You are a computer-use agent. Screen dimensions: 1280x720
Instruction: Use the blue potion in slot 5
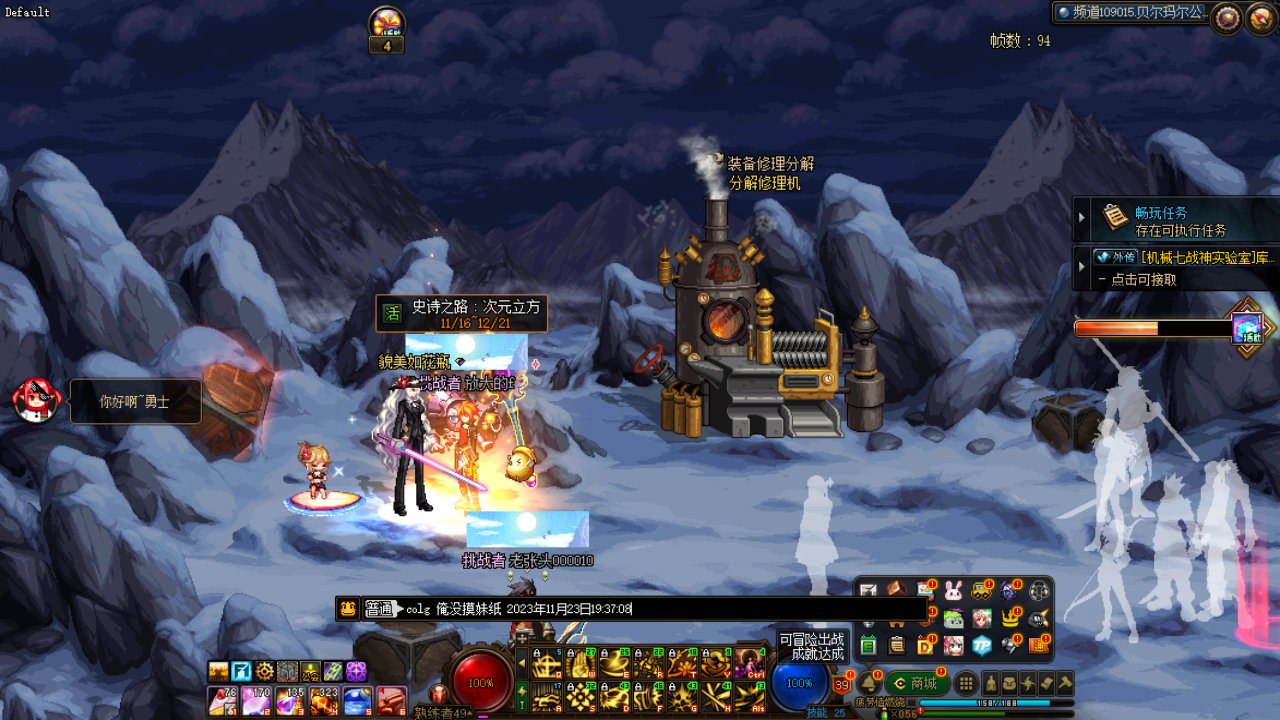(x=357, y=700)
